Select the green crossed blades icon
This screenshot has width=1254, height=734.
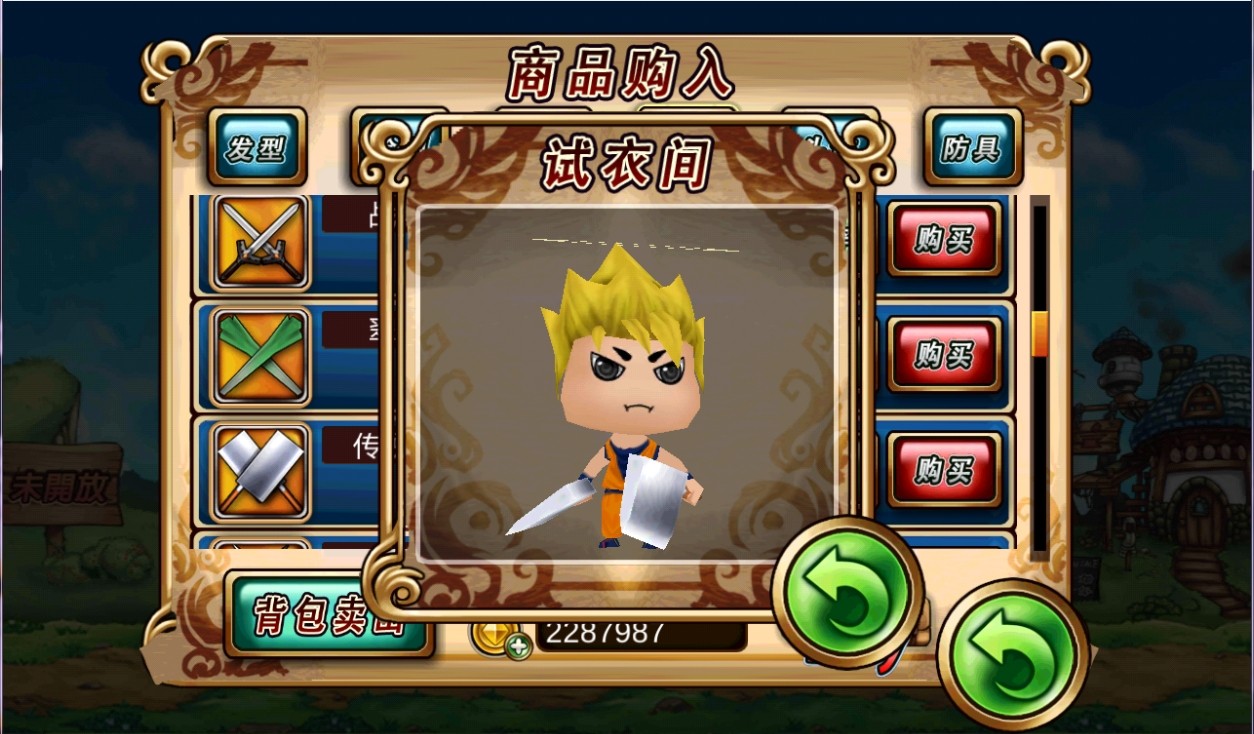261,355
